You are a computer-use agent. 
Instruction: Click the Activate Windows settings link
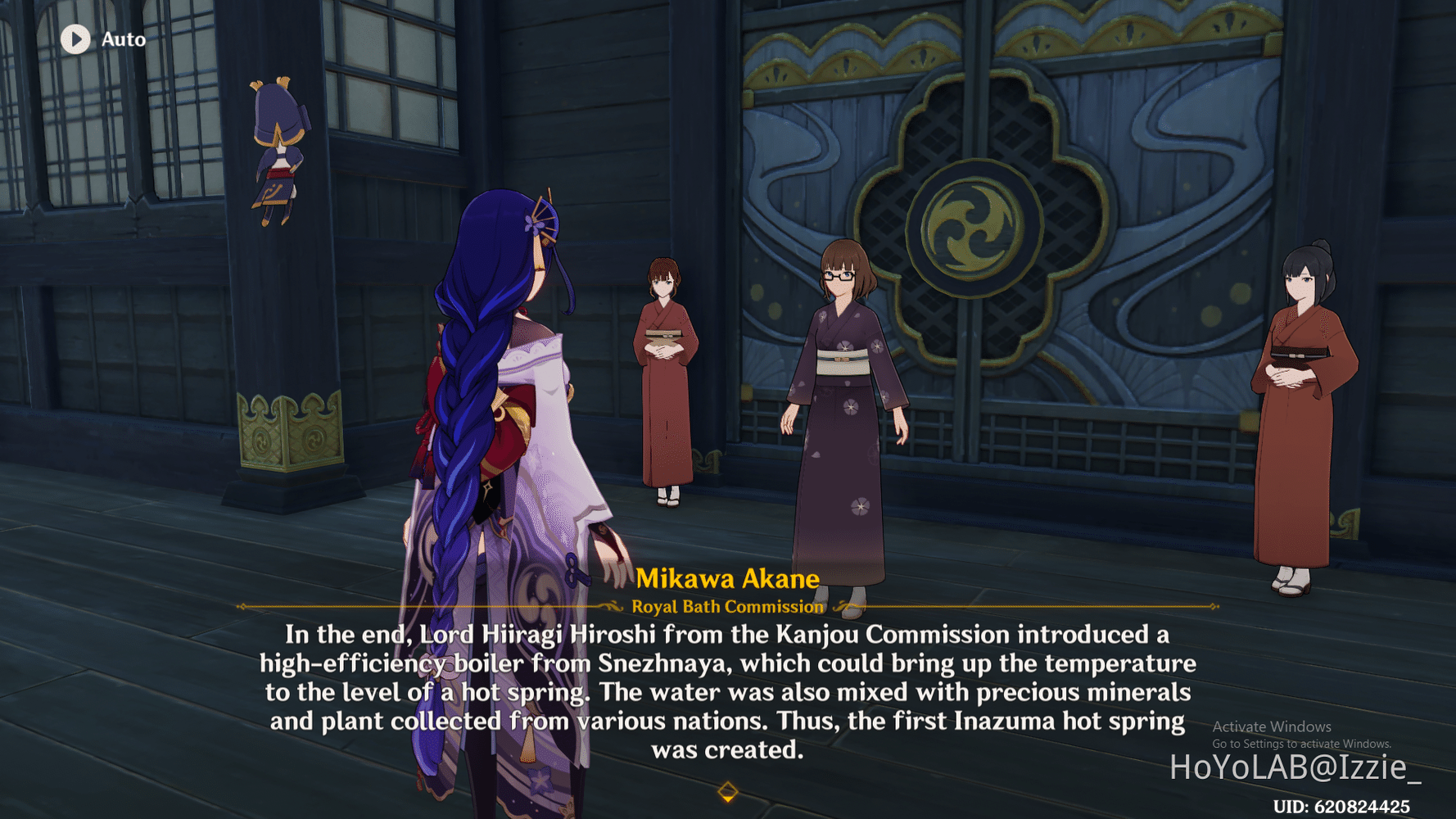tap(1302, 744)
